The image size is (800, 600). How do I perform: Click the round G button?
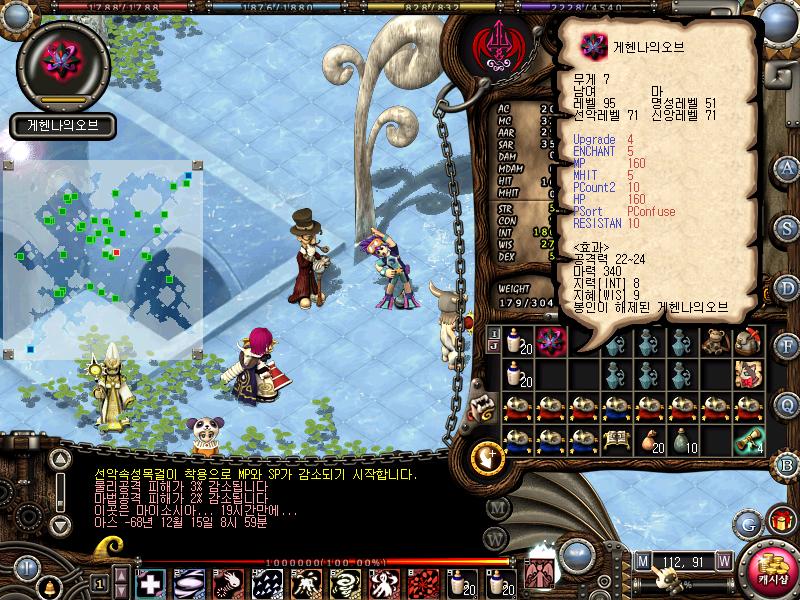[x=746, y=522]
